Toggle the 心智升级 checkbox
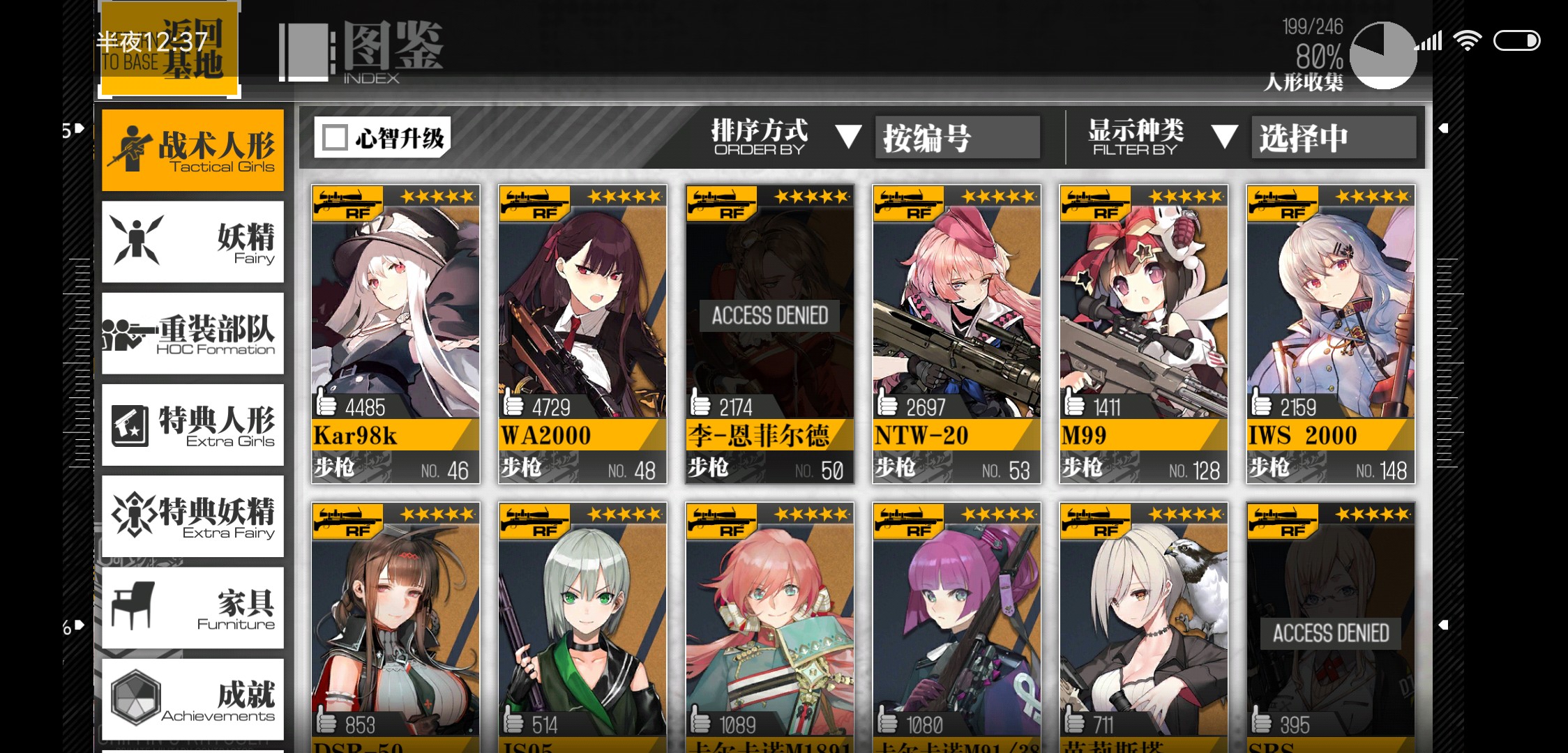This screenshot has width=1568, height=753. pos(336,137)
